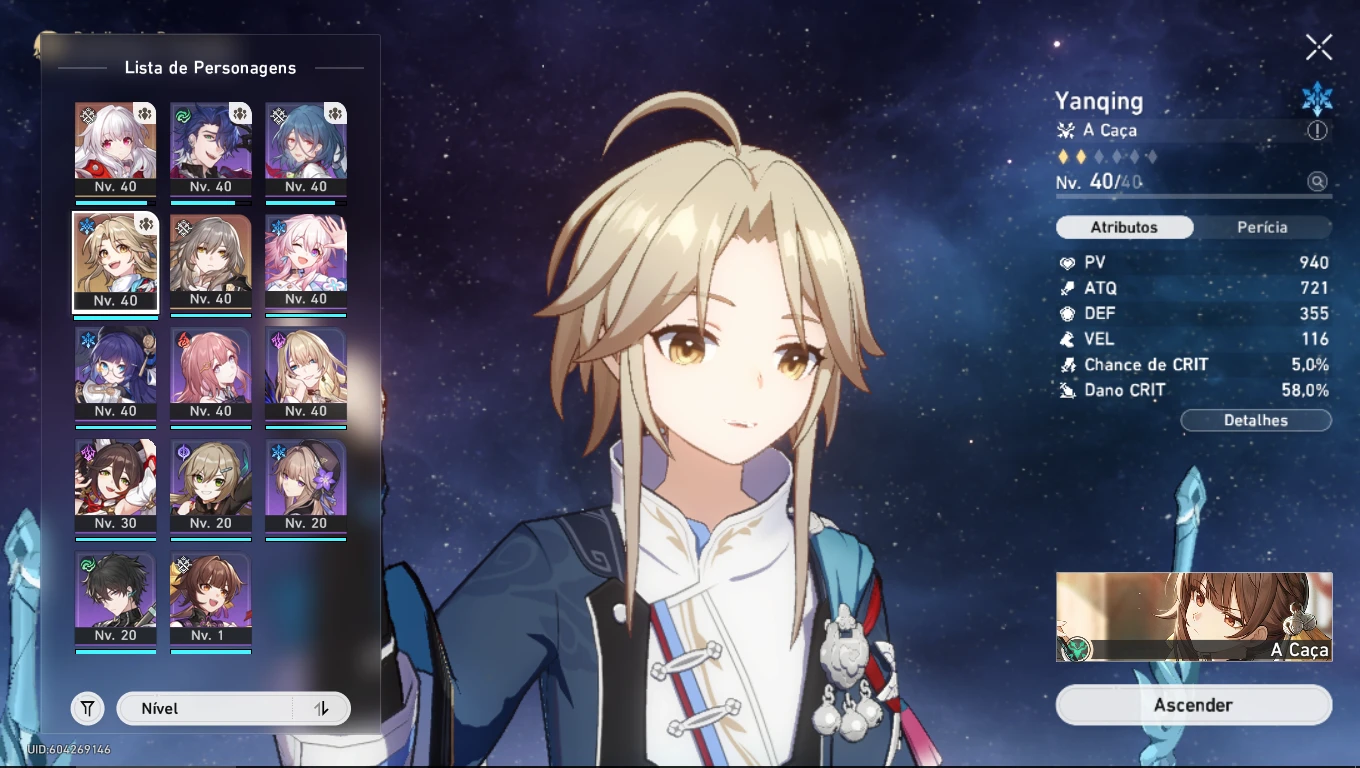Open the character filter funnel icon
This screenshot has width=1360, height=768.
(x=87, y=708)
